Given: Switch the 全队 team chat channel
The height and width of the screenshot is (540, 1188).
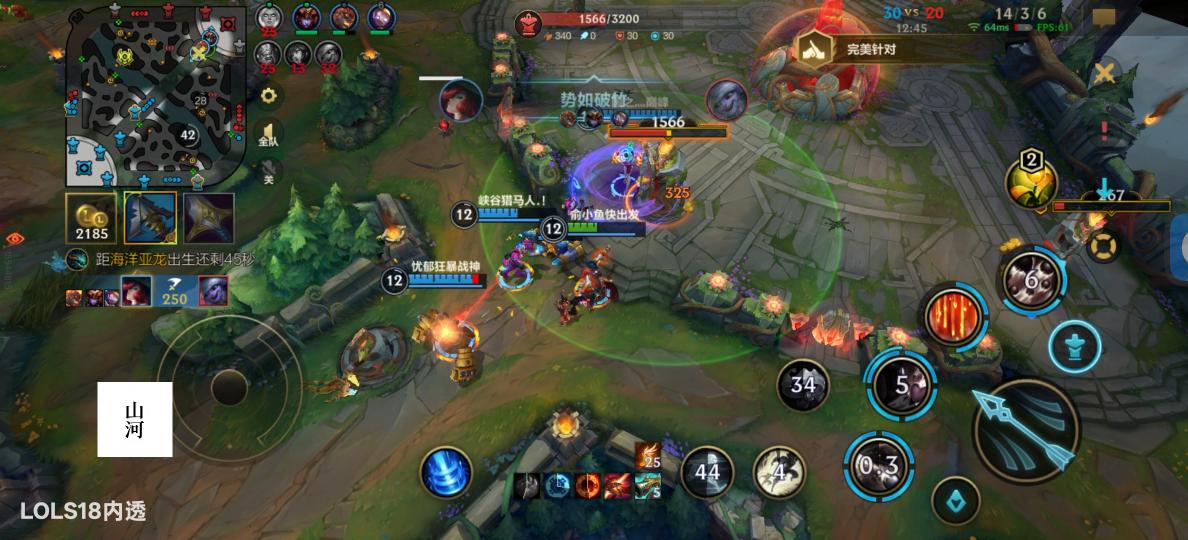Looking at the screenshot, I should point(268,134).
